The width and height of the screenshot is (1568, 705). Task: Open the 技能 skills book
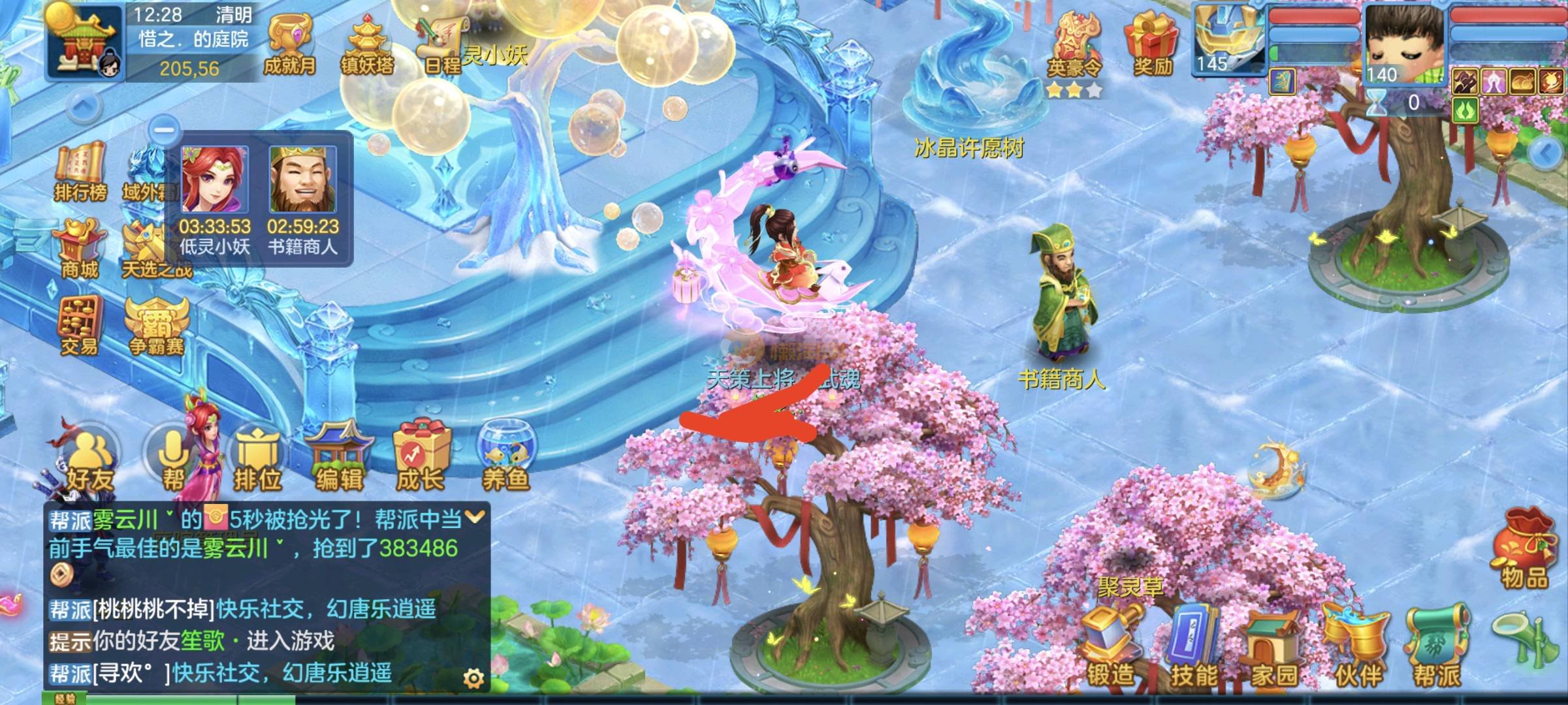pos(1194,648)
